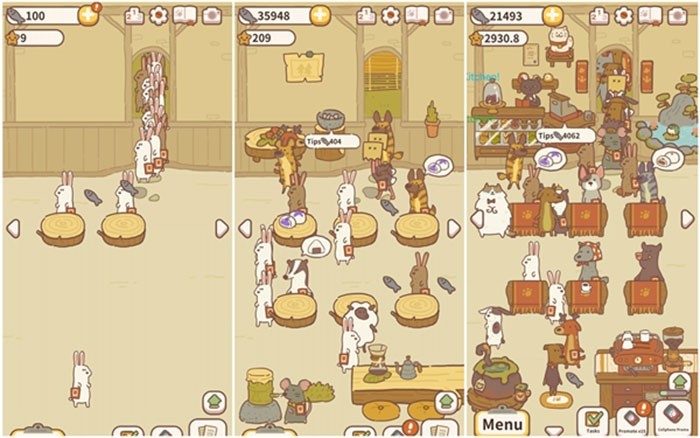The image size is (700, 438).
Task: Tap the plus button beside 100 fish
Action: (88, 16)
